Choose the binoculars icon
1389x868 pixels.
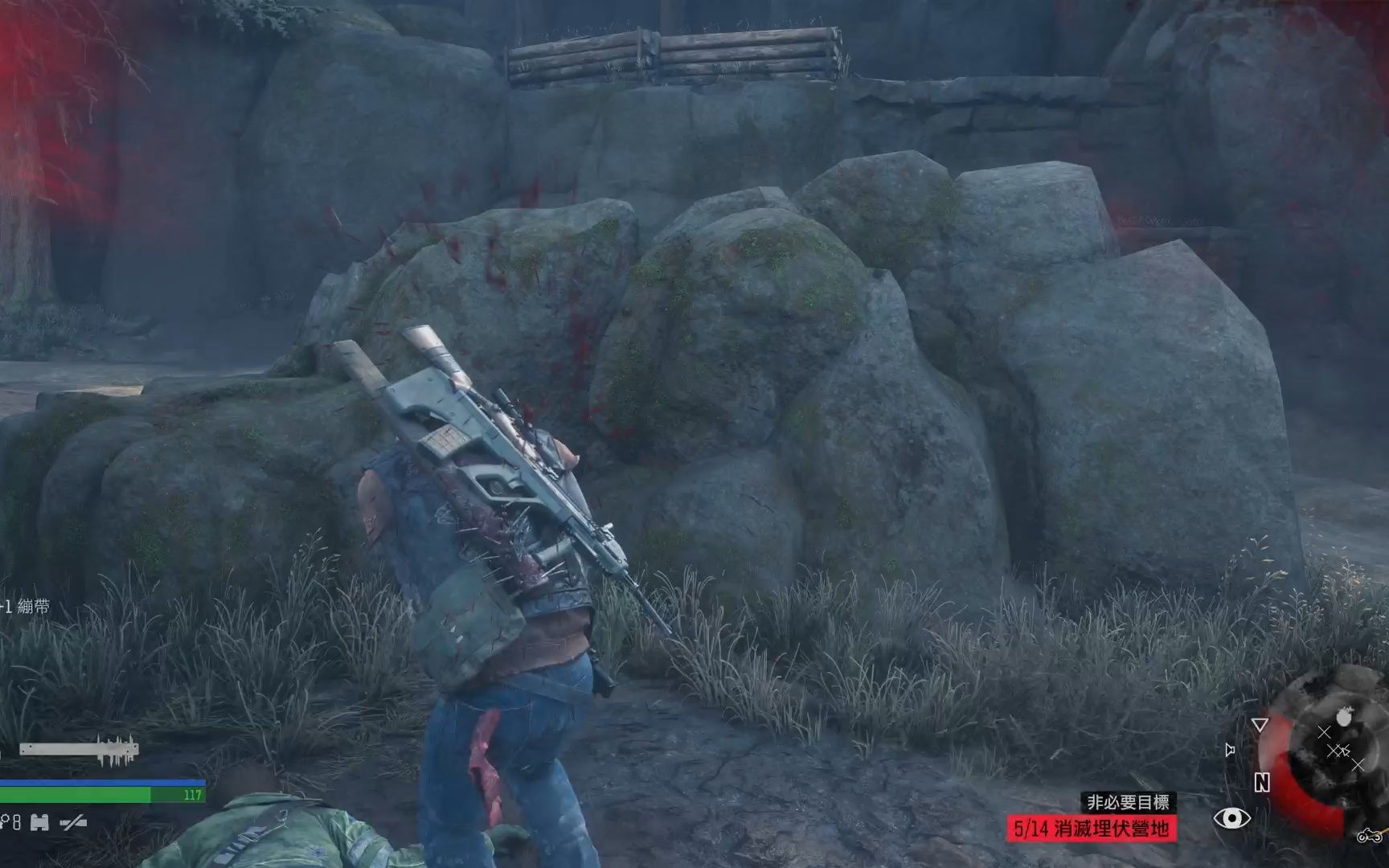pyautogui.click(x=39, y=822)
